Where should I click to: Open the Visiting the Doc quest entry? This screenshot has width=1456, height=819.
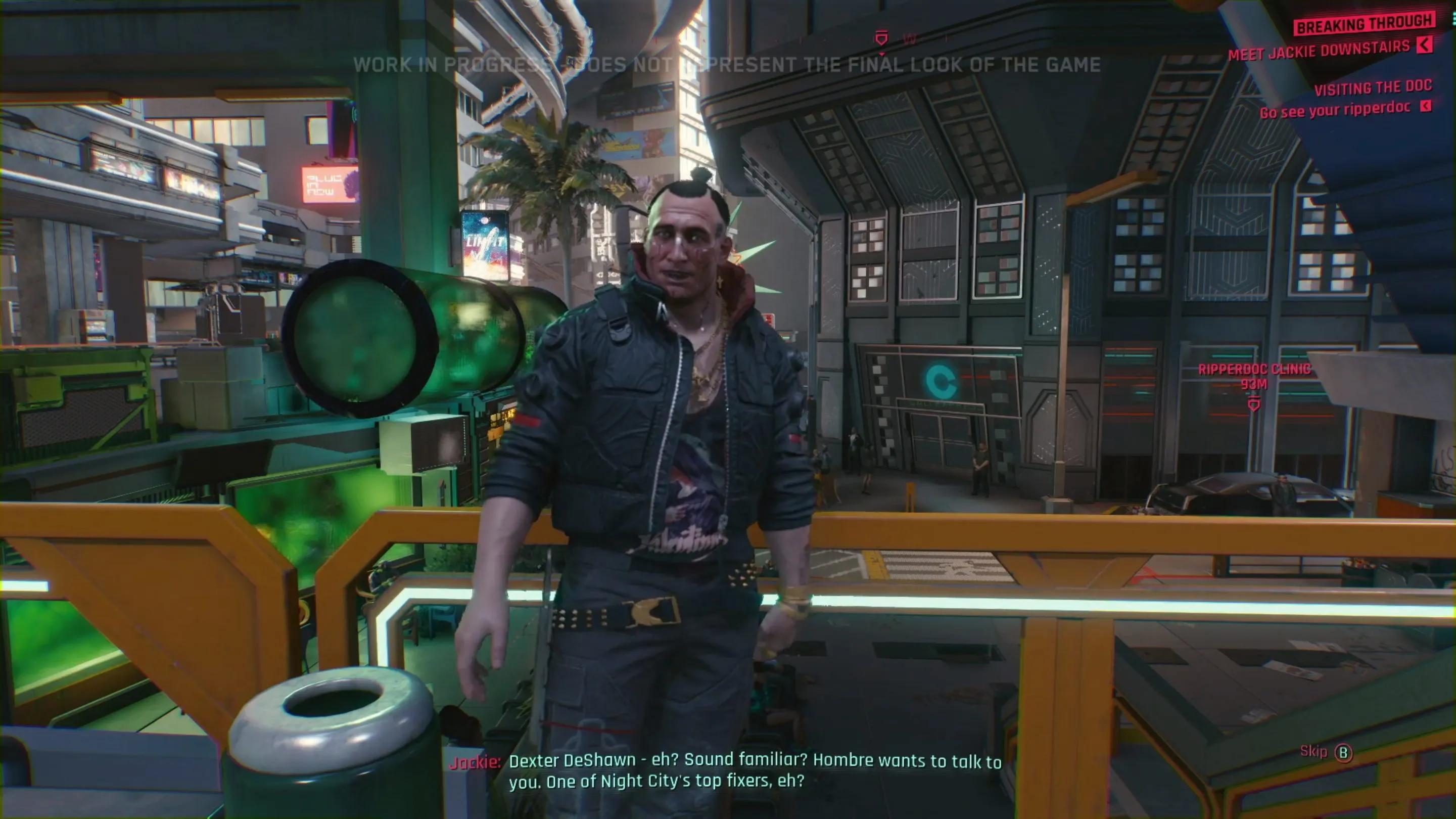coord(1372,87)
